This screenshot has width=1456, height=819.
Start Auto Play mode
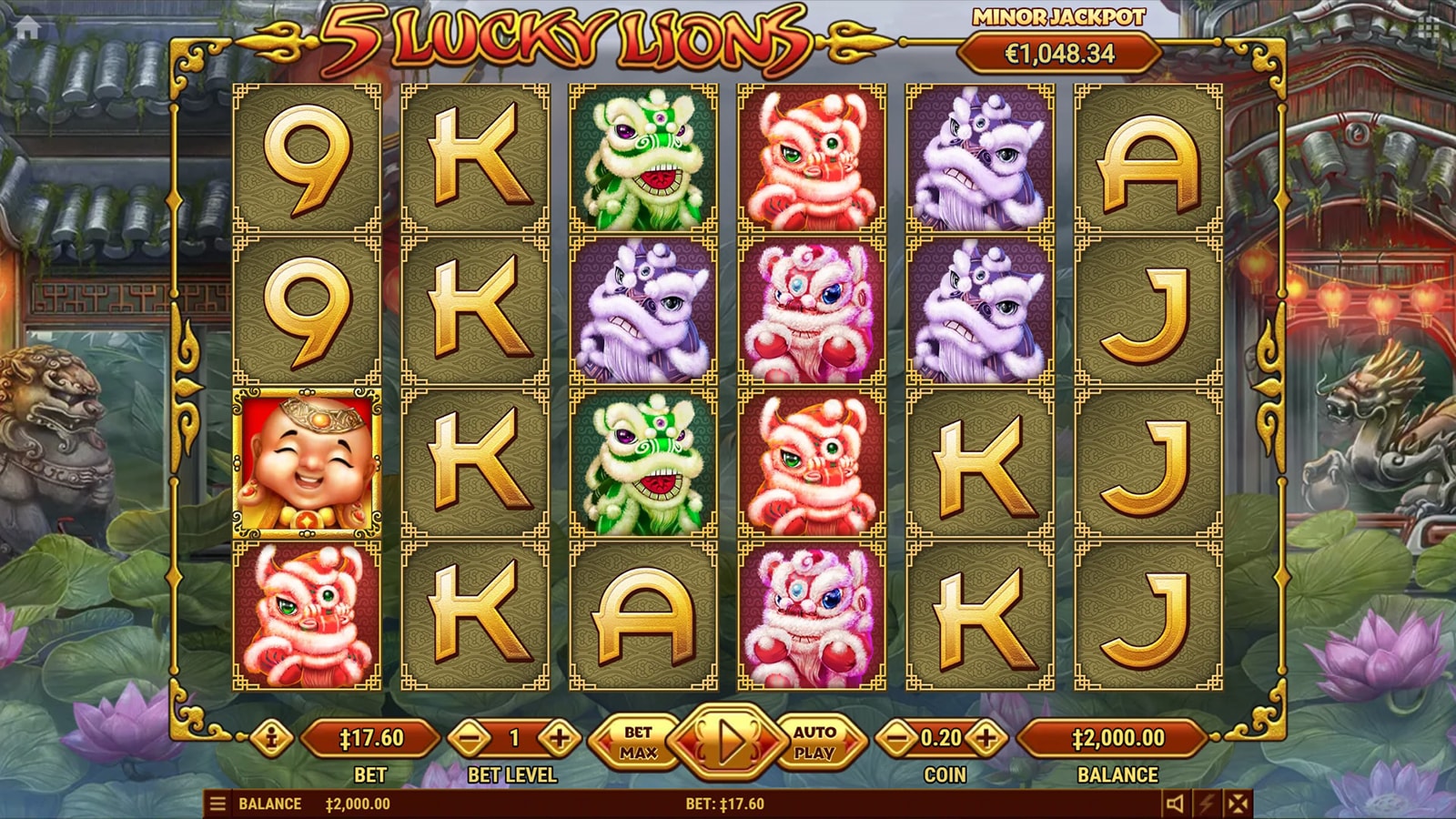point(814,742)
